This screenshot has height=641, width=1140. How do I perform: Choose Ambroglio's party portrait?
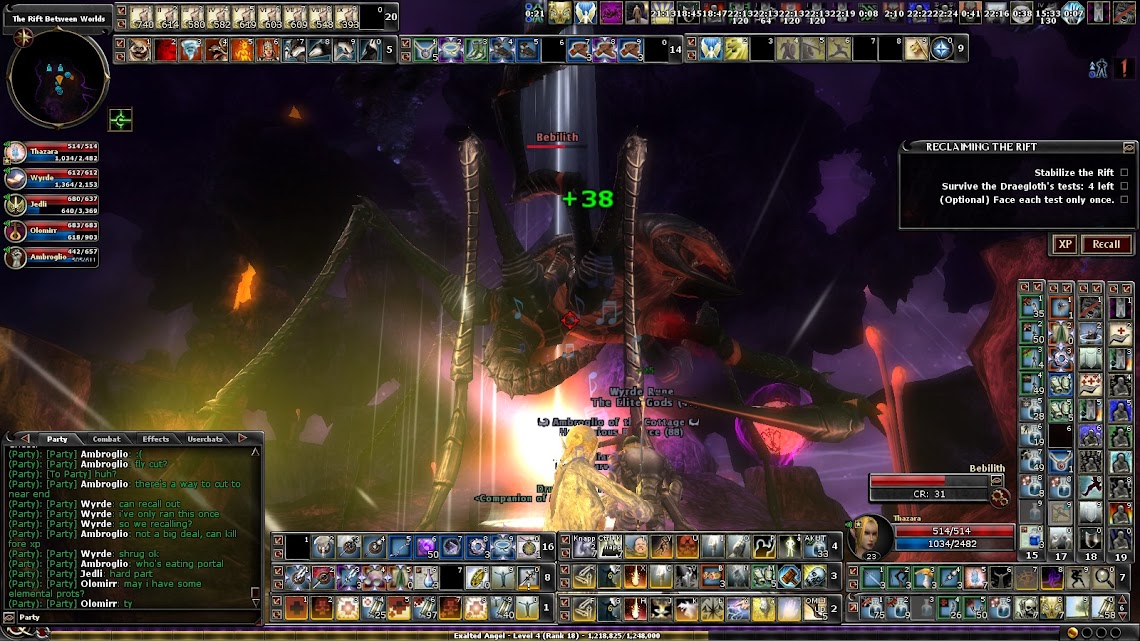52,257
